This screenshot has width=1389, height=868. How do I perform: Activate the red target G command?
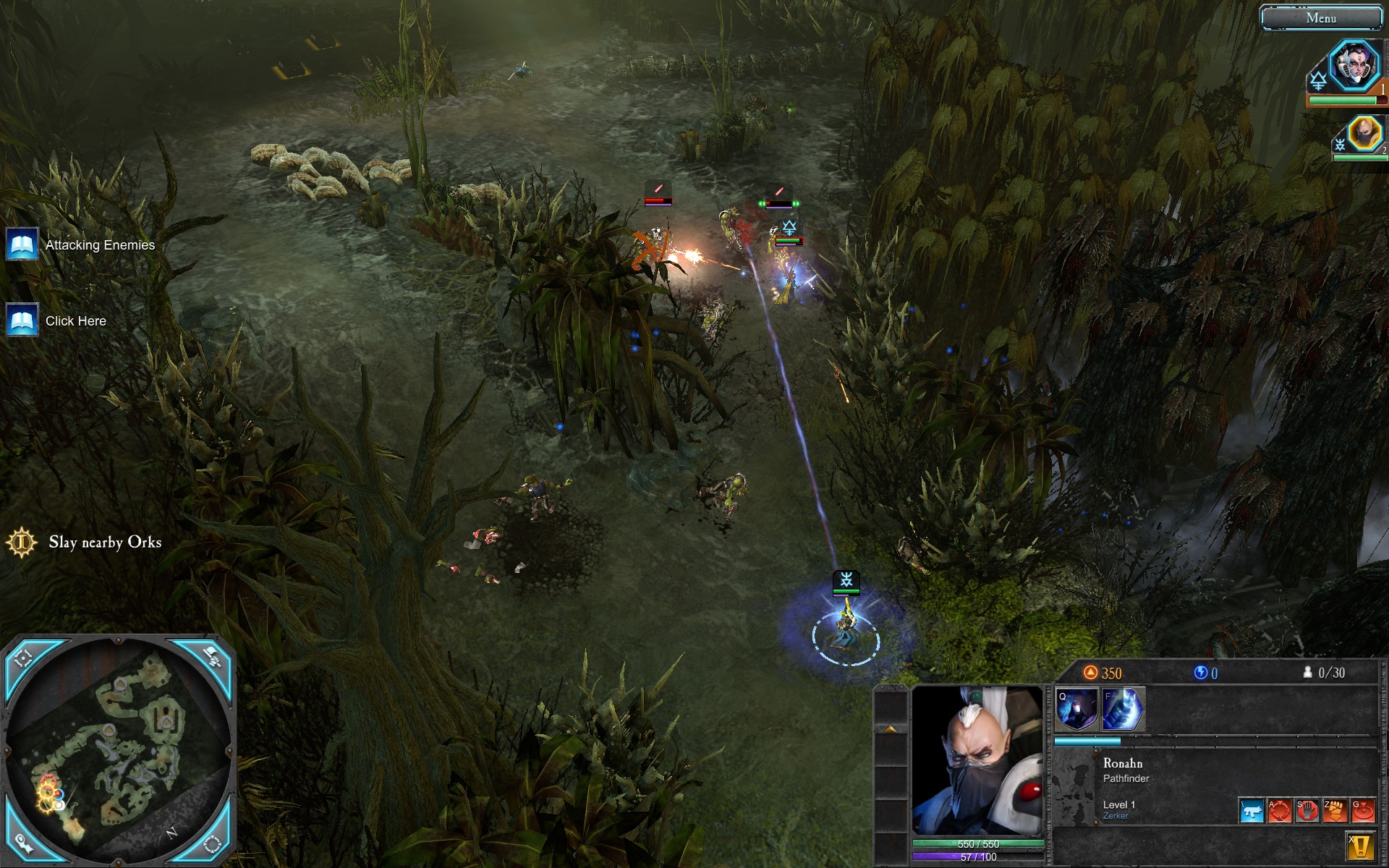coord(1362,811)
